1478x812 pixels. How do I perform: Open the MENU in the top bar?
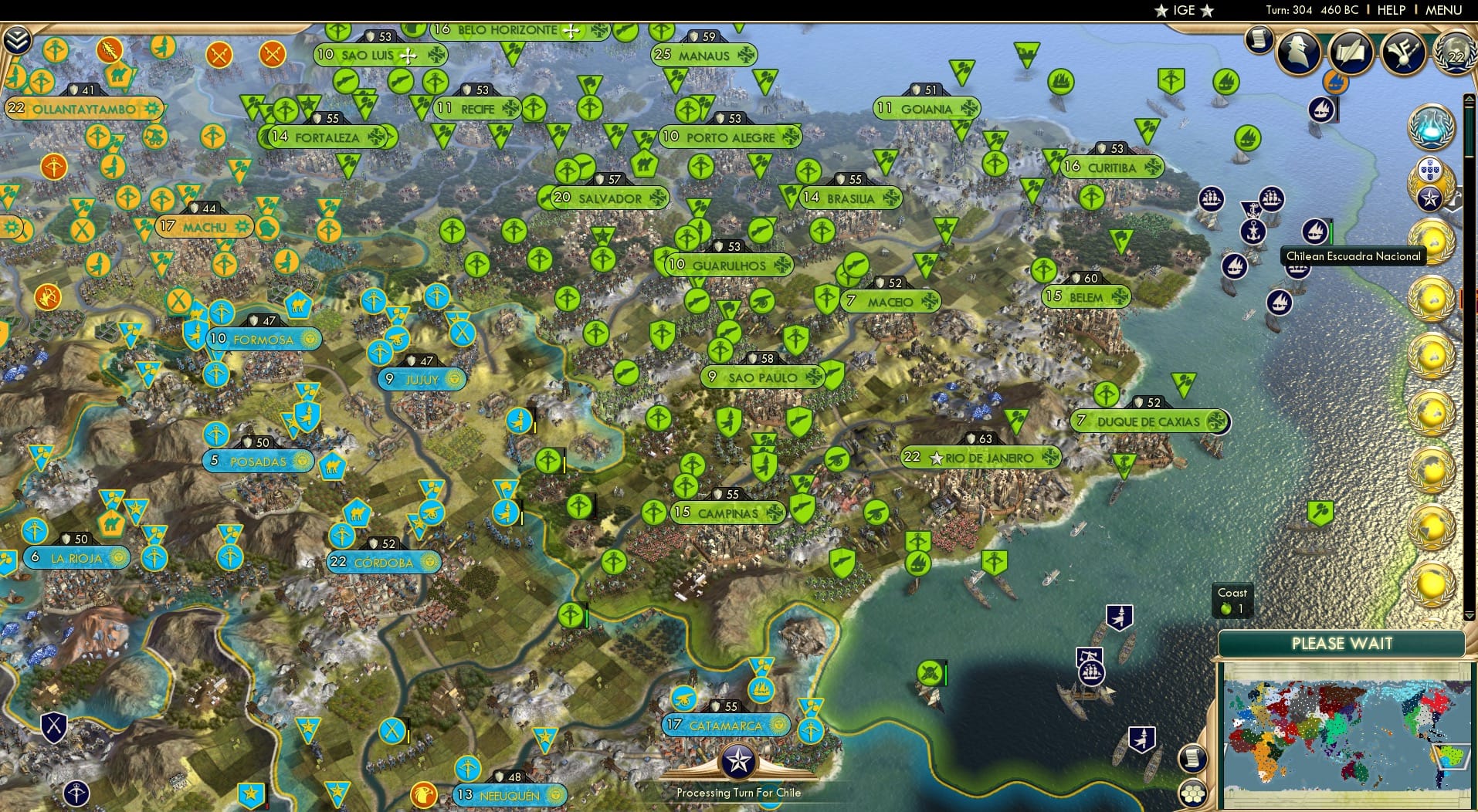1446,10
